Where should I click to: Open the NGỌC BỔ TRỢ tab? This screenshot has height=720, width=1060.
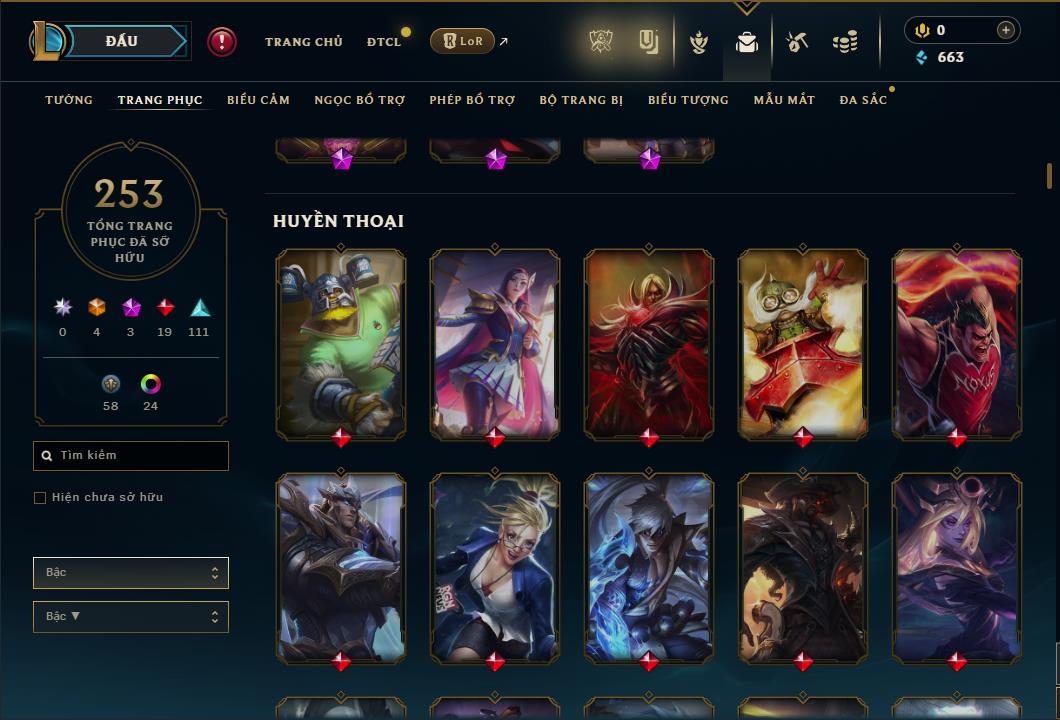360,100
